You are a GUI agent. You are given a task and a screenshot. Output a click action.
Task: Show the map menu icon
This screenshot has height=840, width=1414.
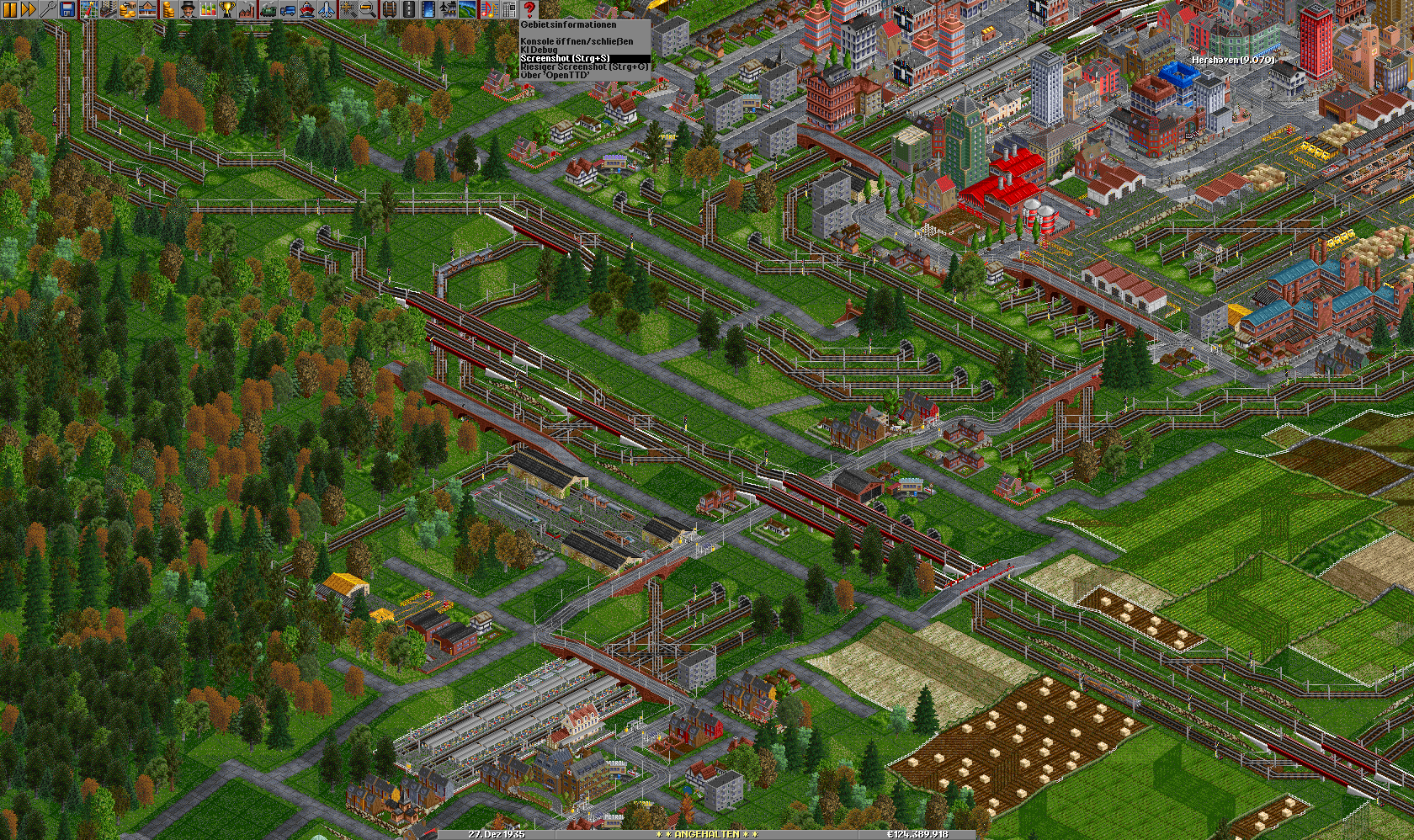pos(88,9)
